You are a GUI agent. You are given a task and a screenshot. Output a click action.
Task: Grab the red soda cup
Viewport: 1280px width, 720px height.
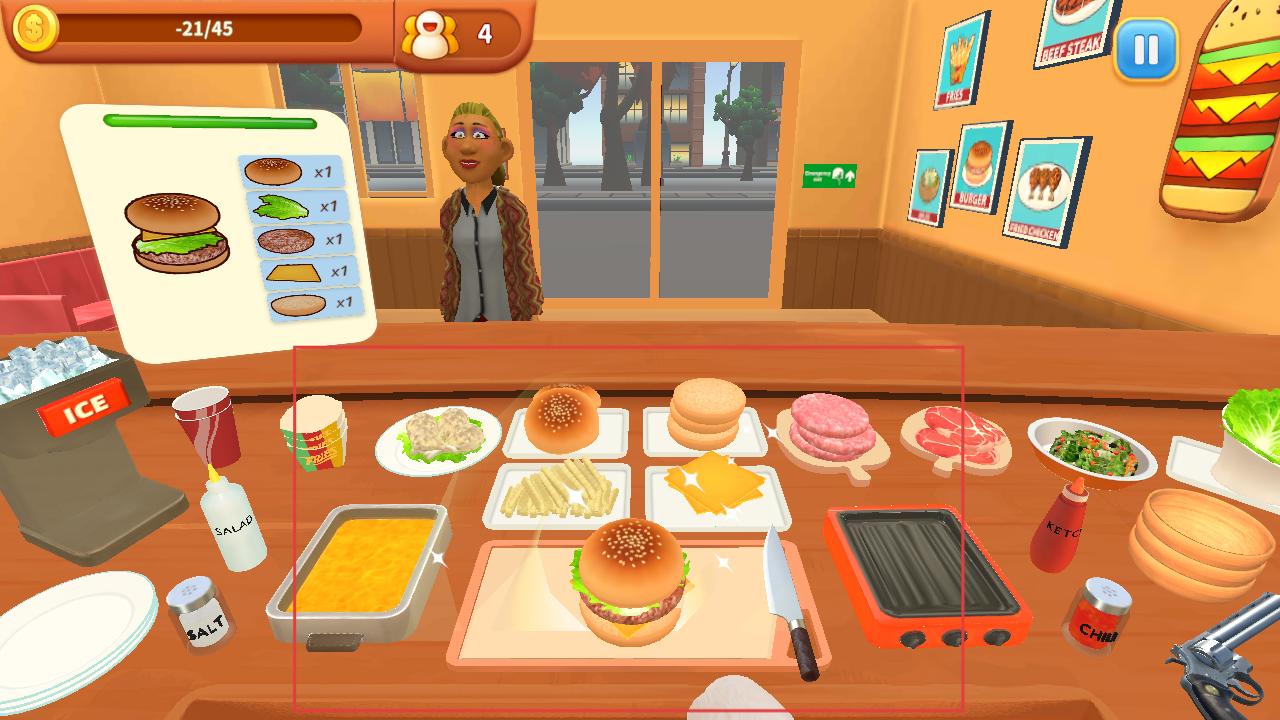coord(207,424)
